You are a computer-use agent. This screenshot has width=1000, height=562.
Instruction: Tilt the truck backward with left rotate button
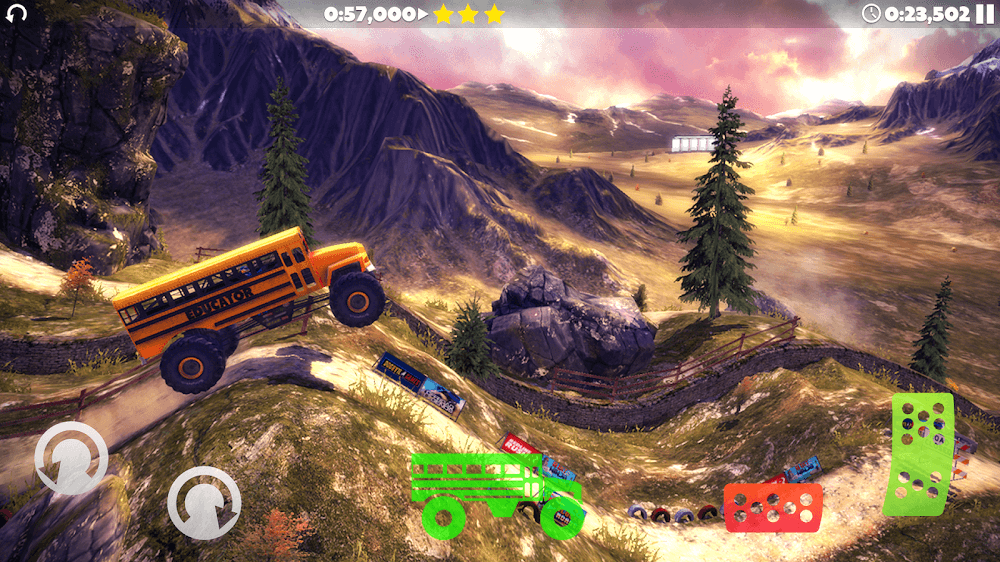71,458
